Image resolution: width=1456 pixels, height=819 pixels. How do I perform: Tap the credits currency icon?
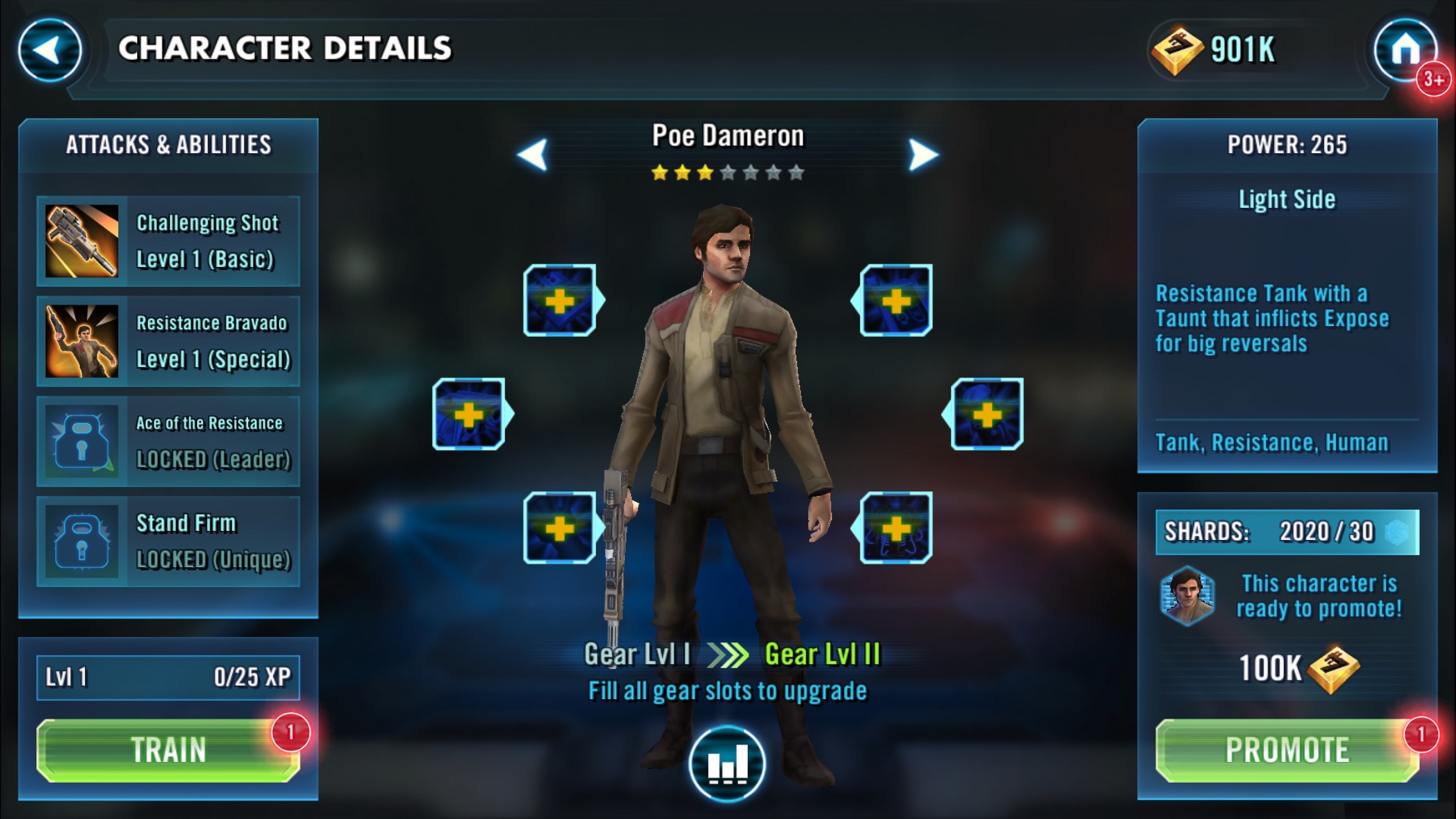[x=1177, y=50]
